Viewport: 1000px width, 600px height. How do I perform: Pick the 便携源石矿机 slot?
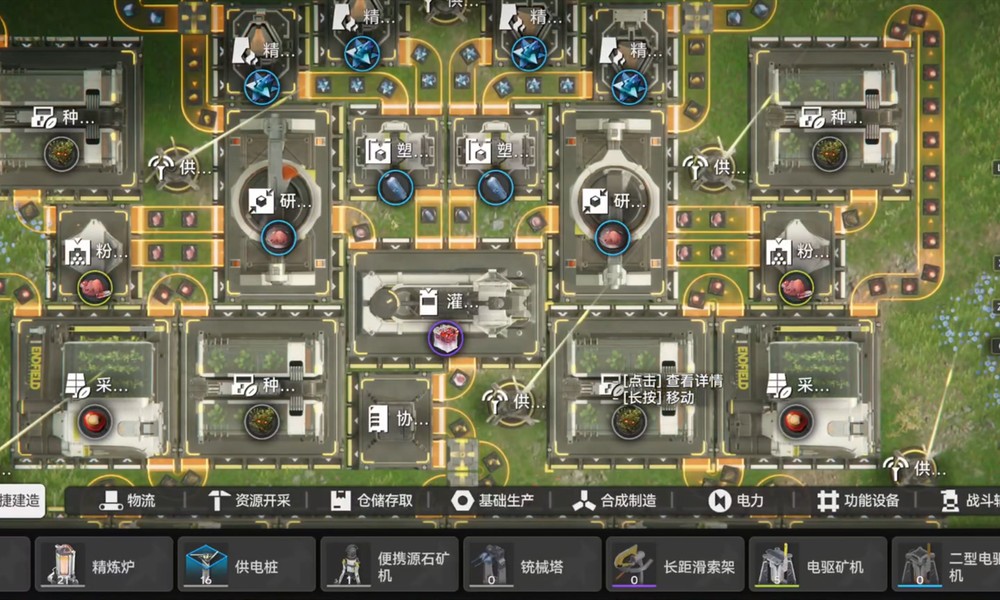(389, 565)
